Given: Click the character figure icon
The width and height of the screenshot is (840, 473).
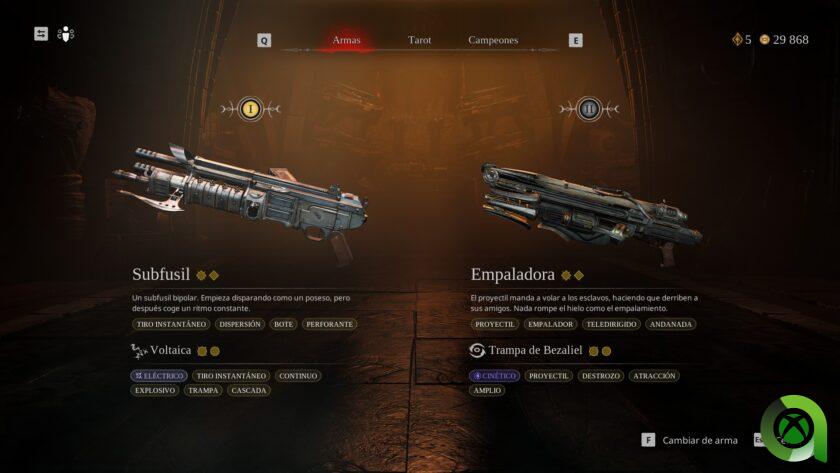Looking at the screenshot, I should (66, 34).
